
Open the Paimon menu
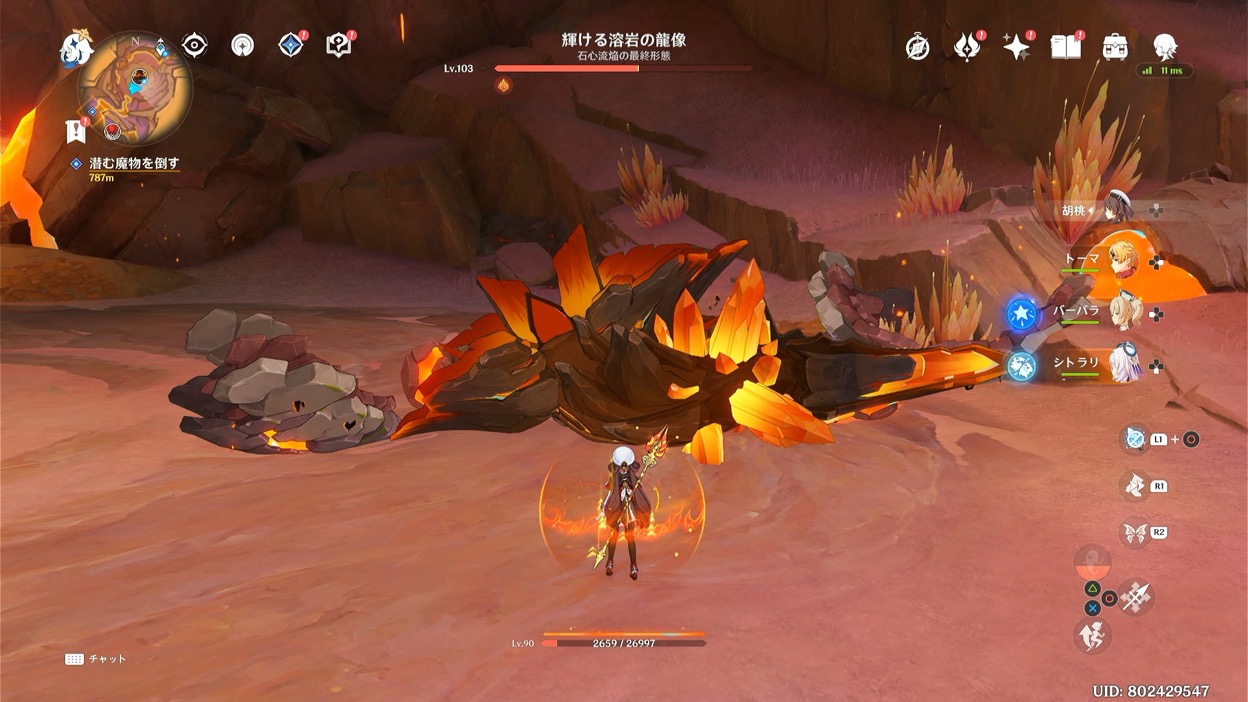coord(76,48)
